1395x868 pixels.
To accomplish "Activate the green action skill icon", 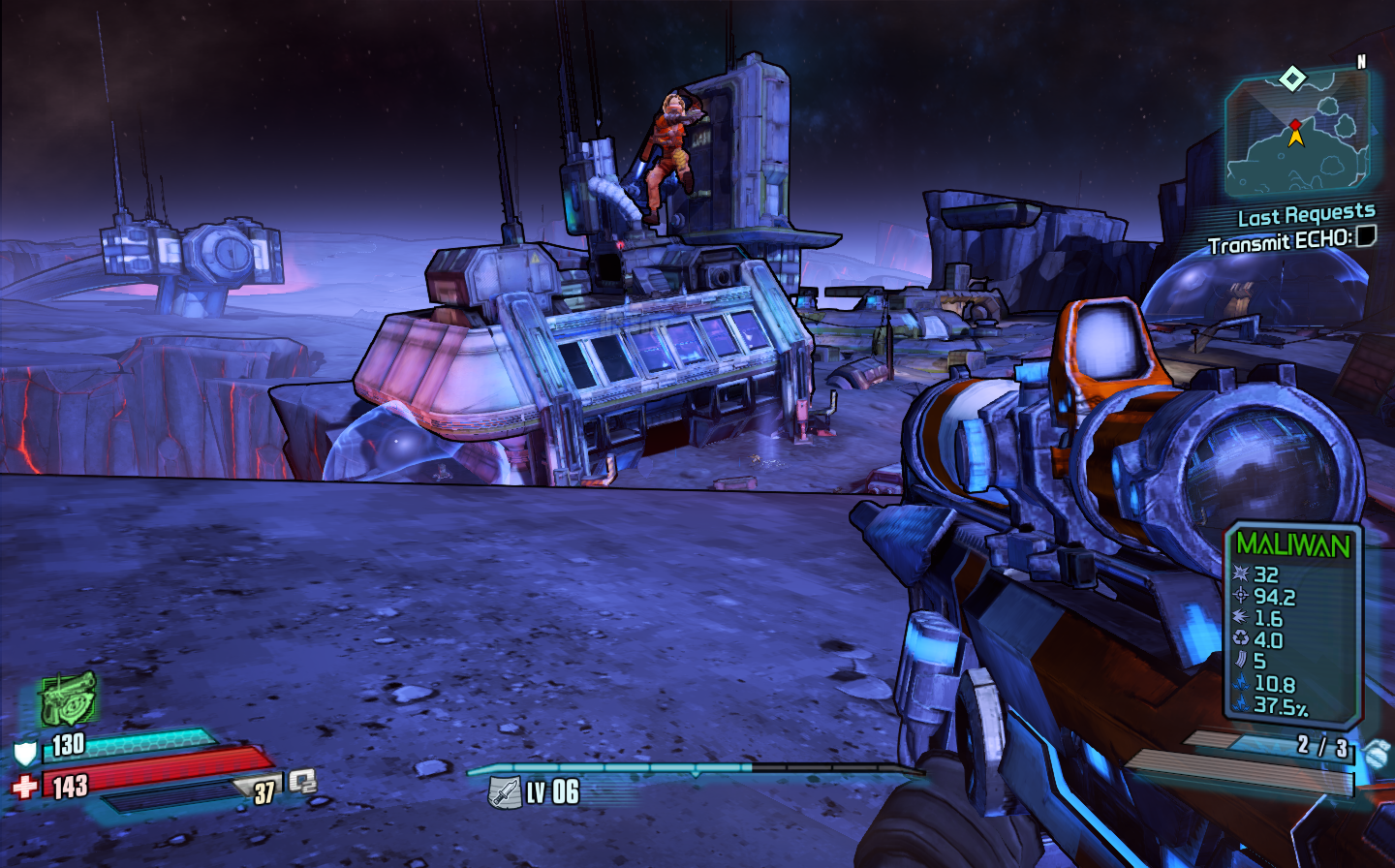I will 67,697.
